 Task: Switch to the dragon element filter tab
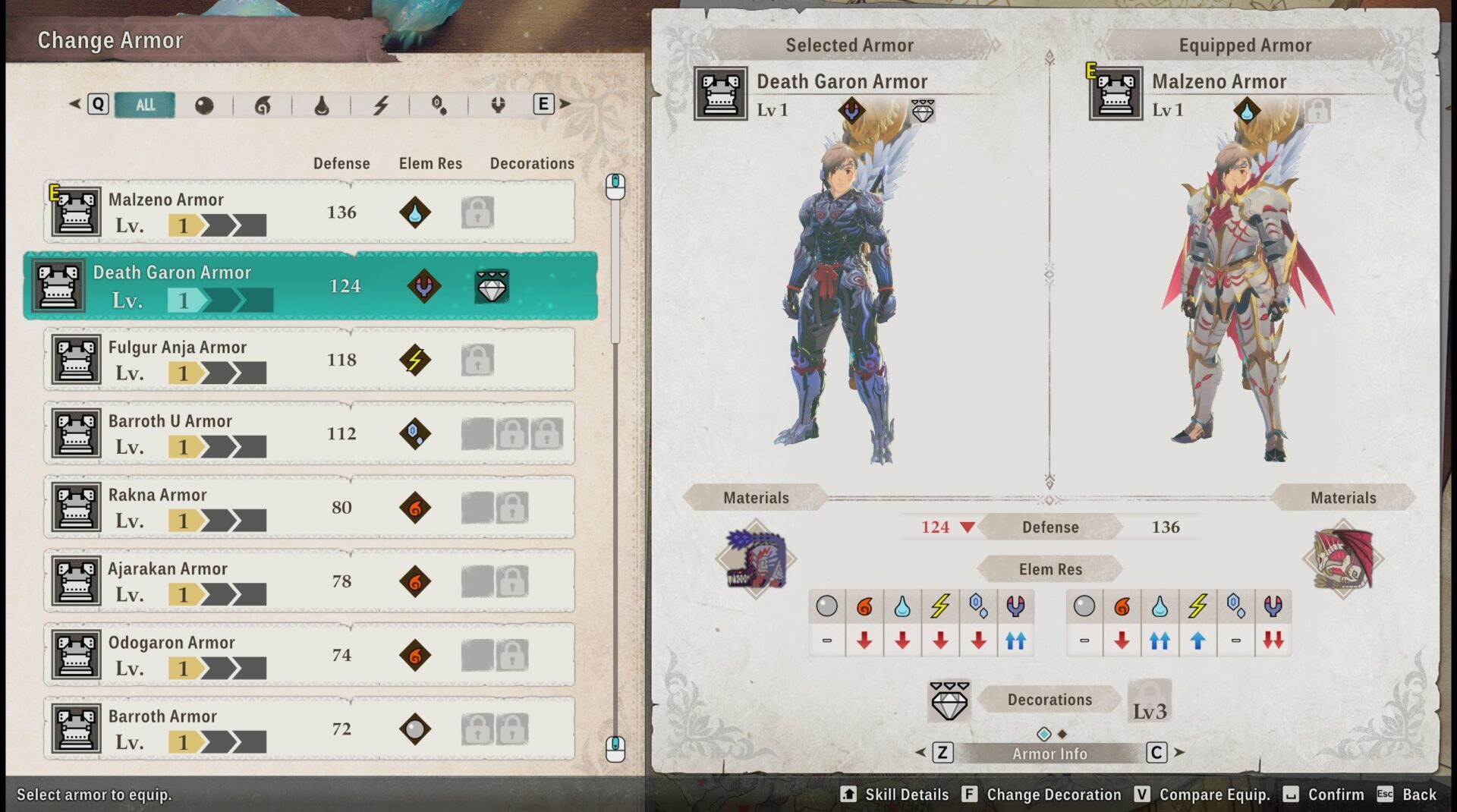click(x=498, y=105)
